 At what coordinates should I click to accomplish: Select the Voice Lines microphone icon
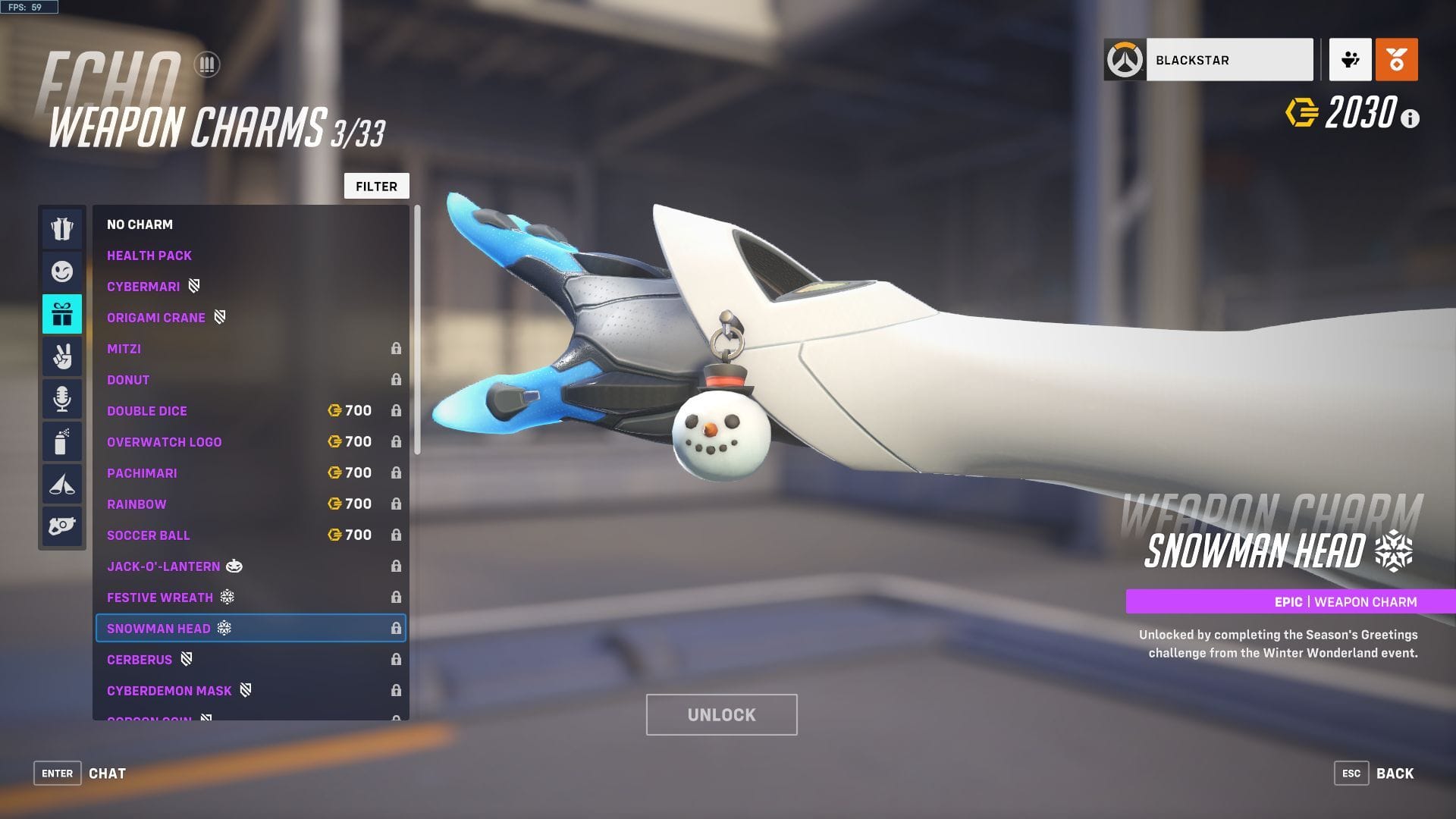coord(62,398)
